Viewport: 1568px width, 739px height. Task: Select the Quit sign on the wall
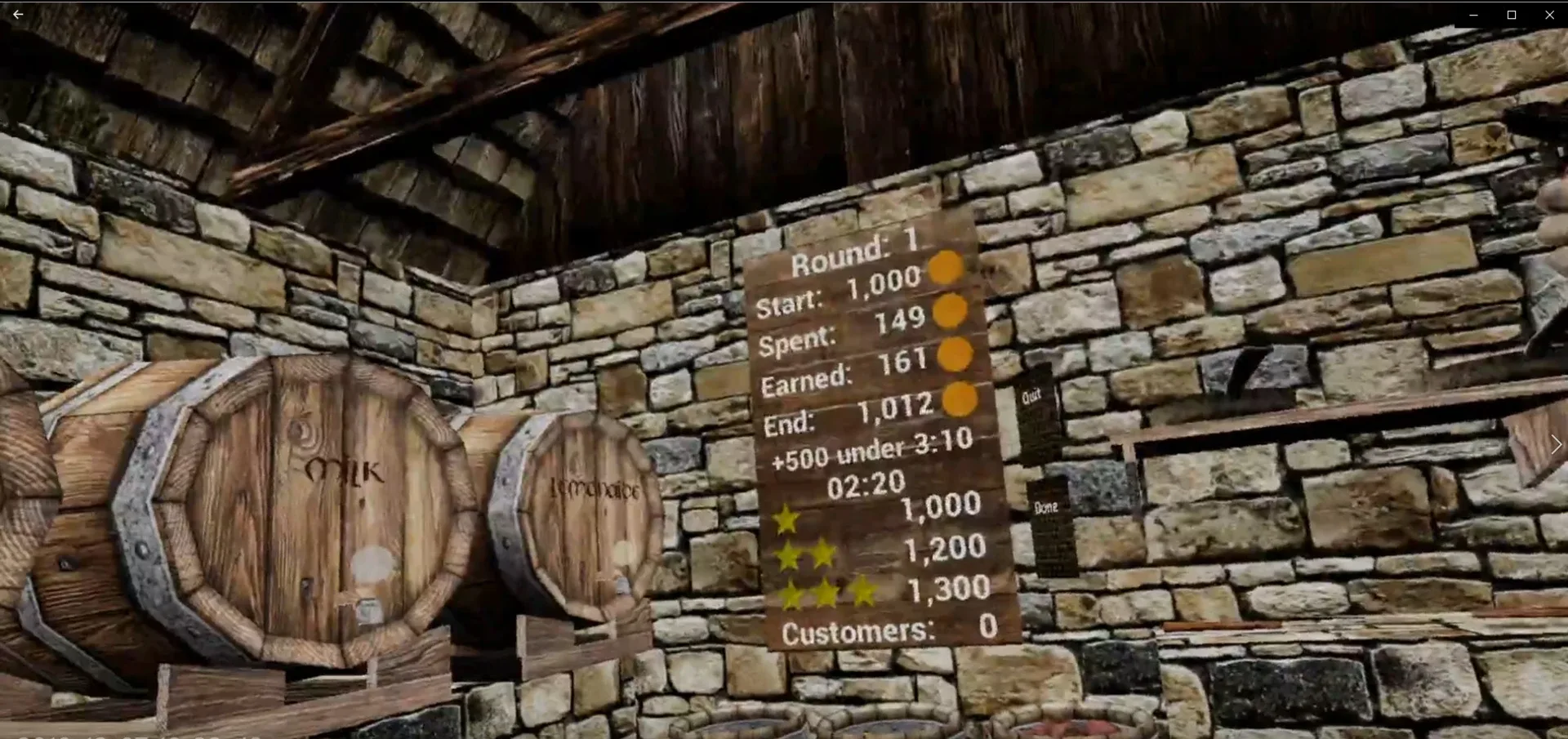point(1032,395)
